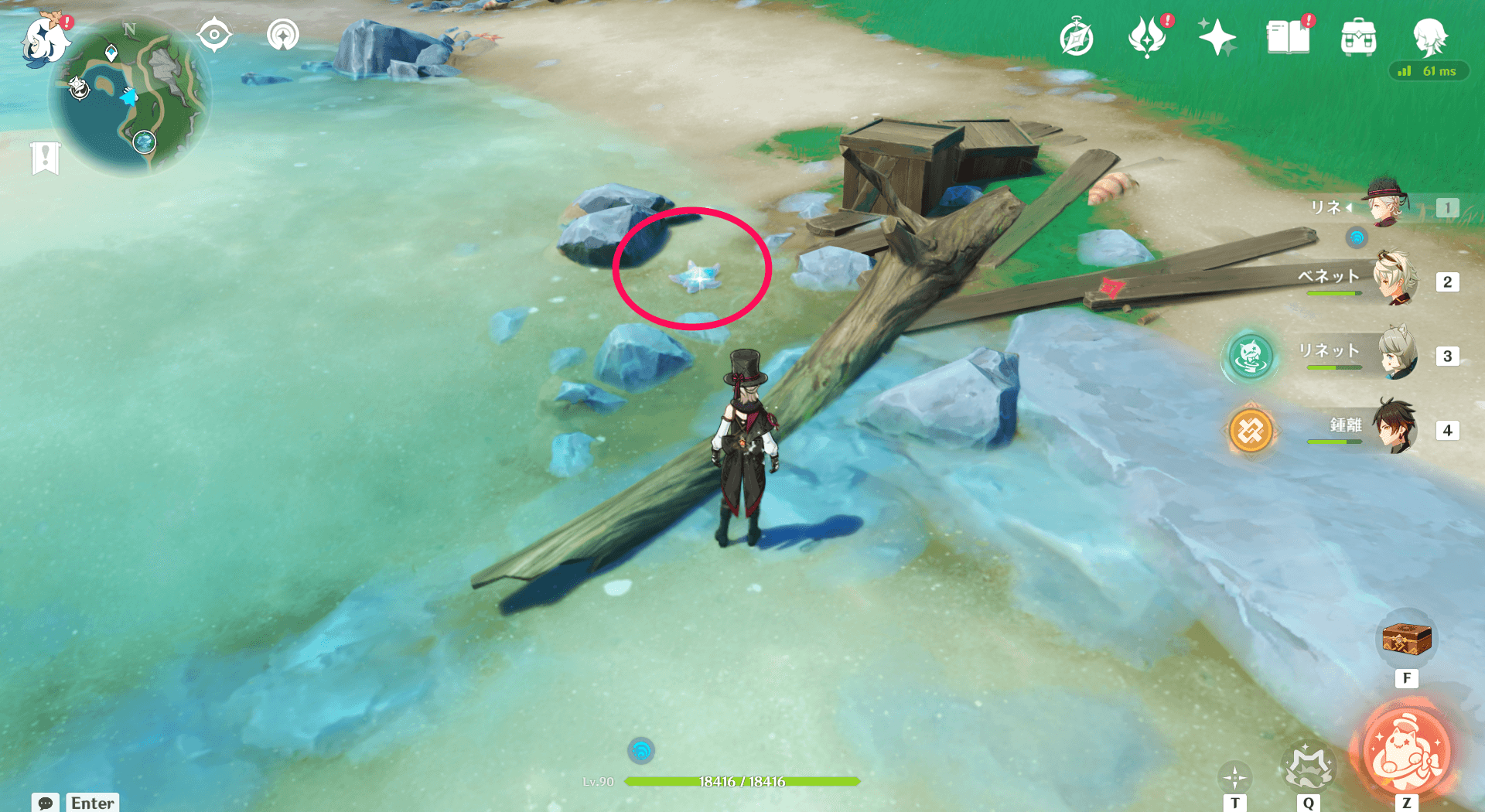
Task: Open the compass icon in the top bar
Action: pyautogui.click(x=1077, y=38)
